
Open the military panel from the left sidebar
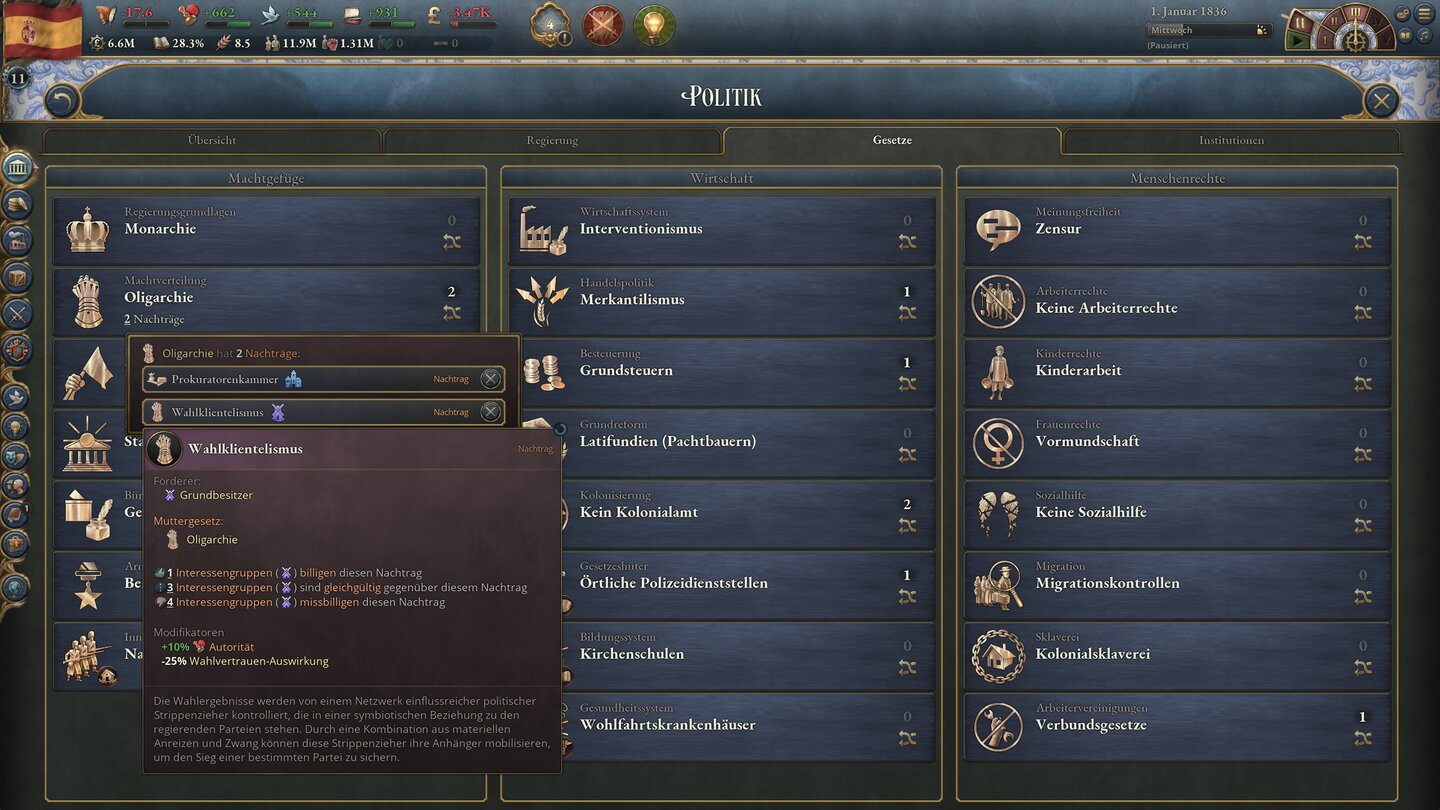click(x=18, y=315)
